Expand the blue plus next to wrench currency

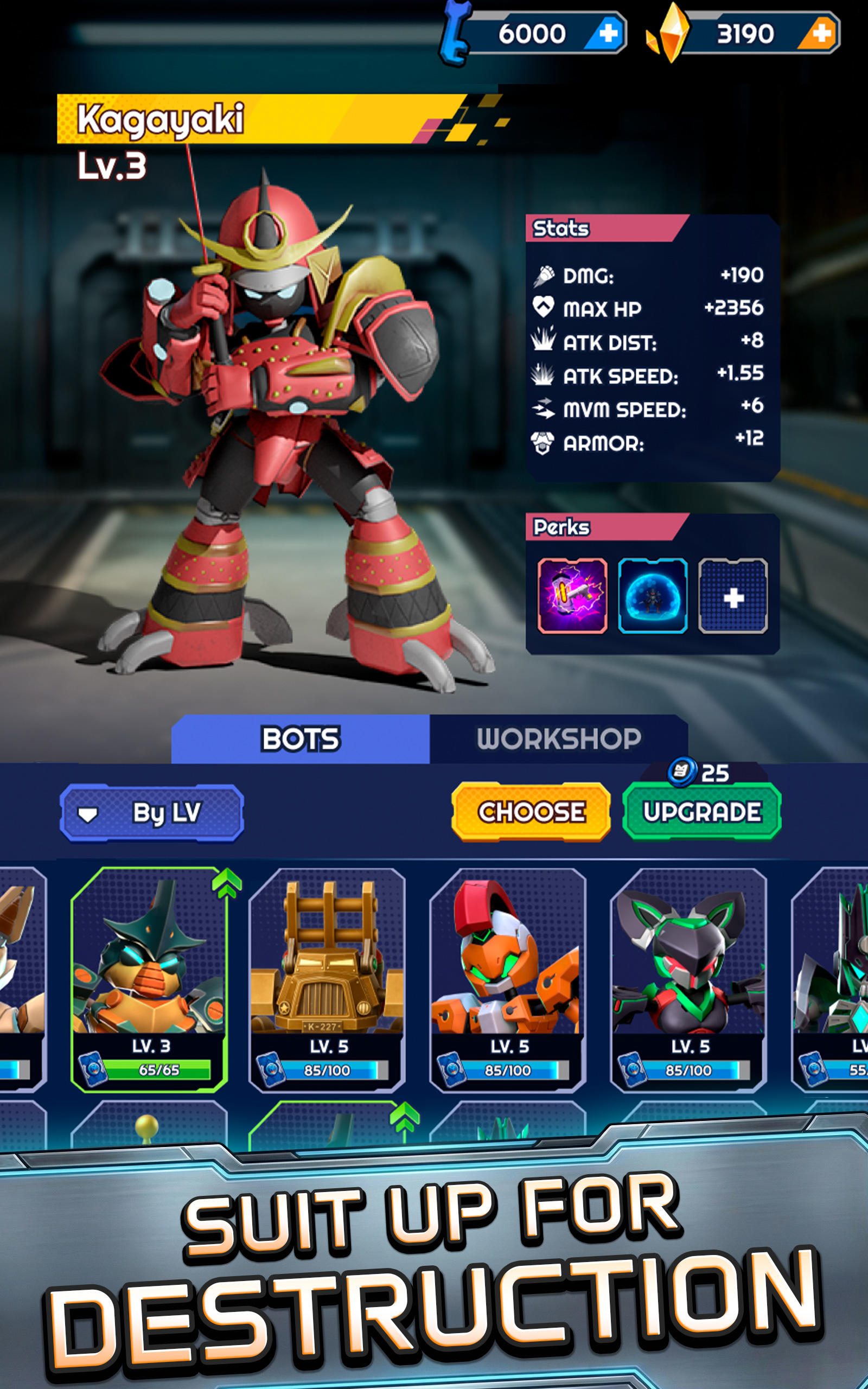[x=609, y=31]
